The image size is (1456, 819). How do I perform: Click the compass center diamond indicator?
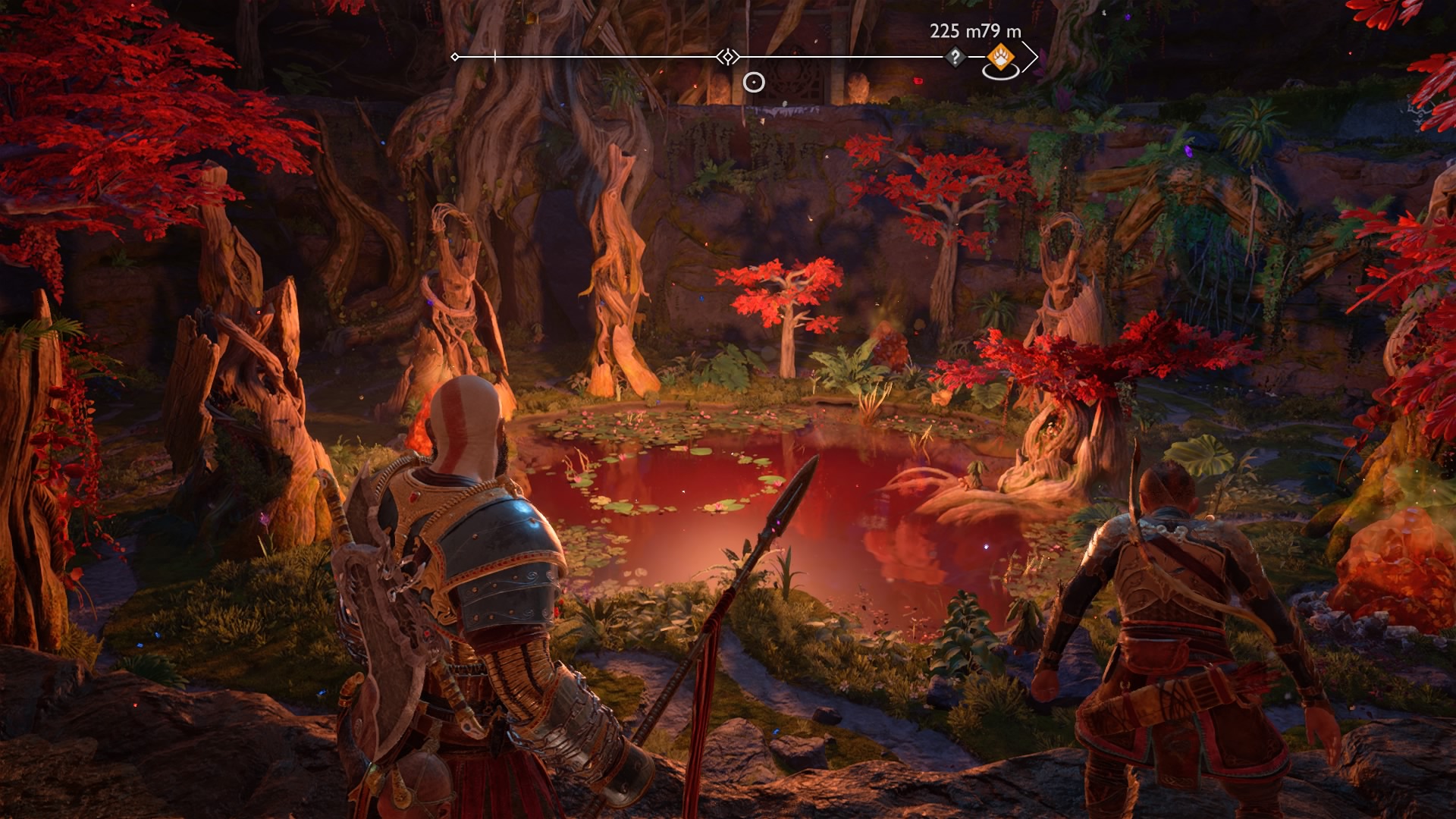728,57
